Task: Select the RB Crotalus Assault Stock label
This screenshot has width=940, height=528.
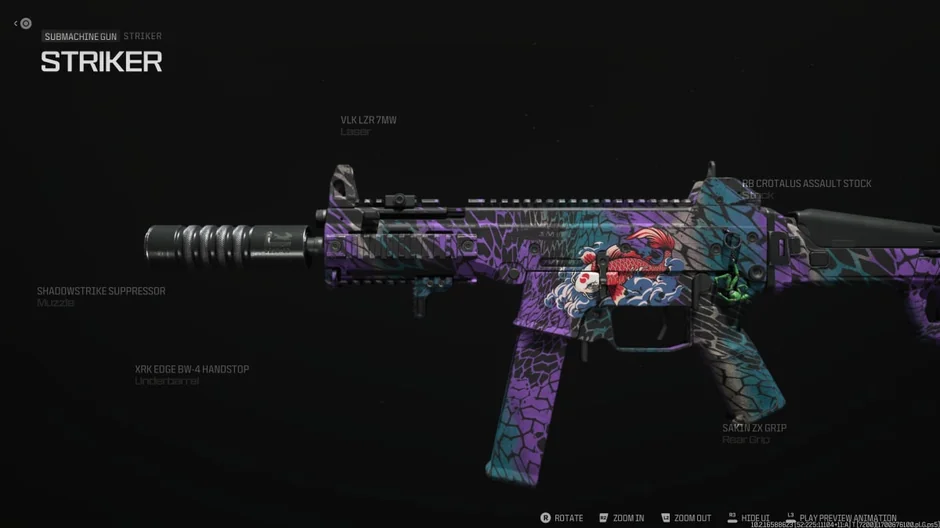Action: pos(806,184)
